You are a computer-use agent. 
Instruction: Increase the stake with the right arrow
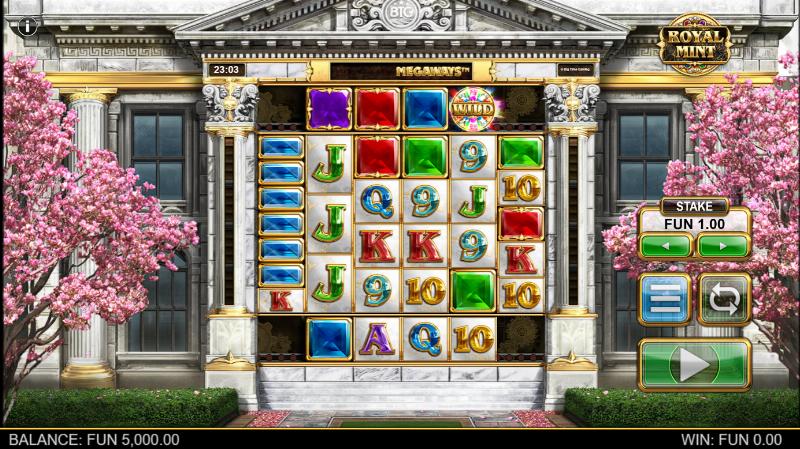[x=724, y=245]
